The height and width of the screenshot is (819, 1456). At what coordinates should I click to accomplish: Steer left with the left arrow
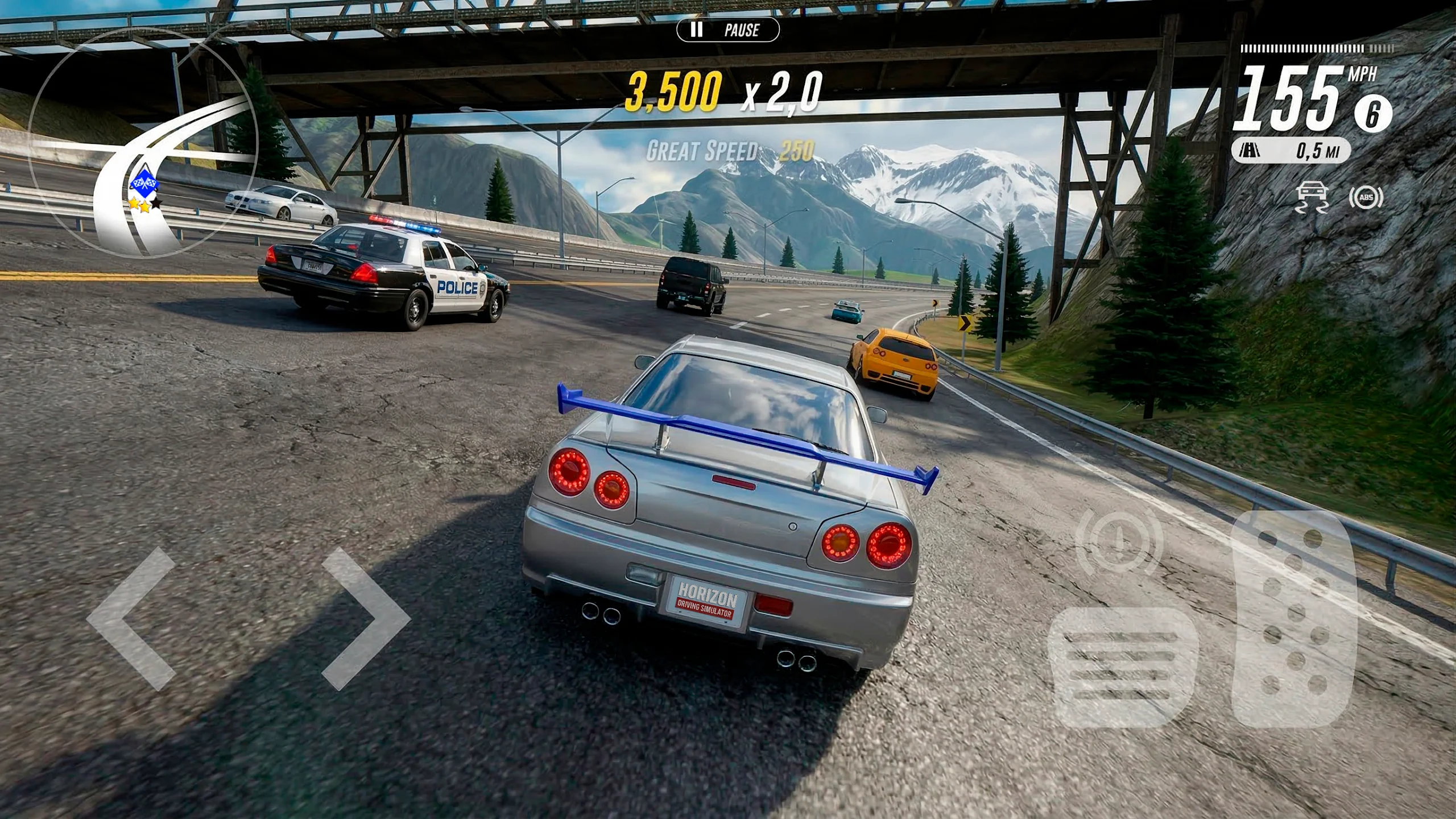pyautogui.click(x=132, y=619)
